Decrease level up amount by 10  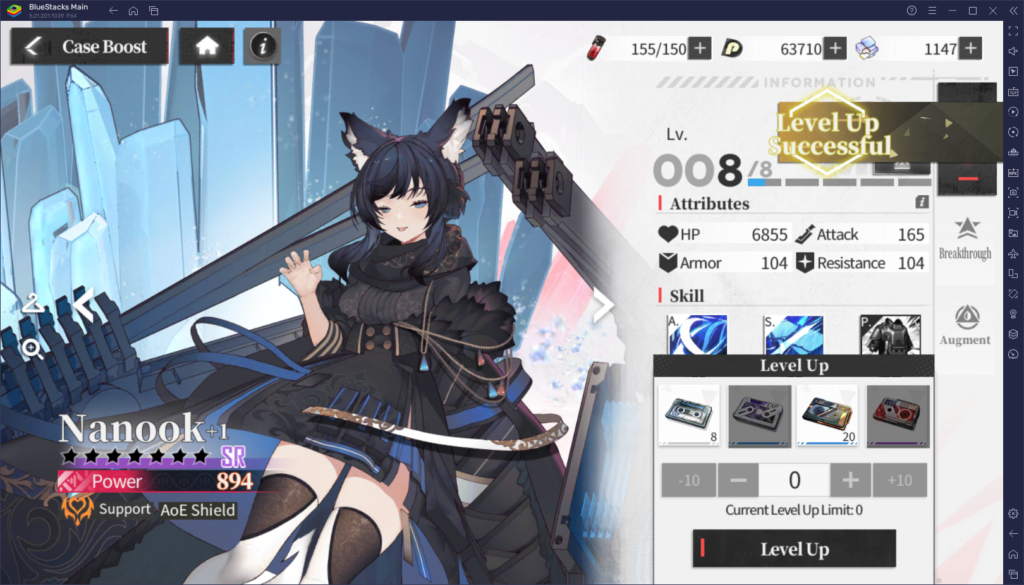[689, 481]
